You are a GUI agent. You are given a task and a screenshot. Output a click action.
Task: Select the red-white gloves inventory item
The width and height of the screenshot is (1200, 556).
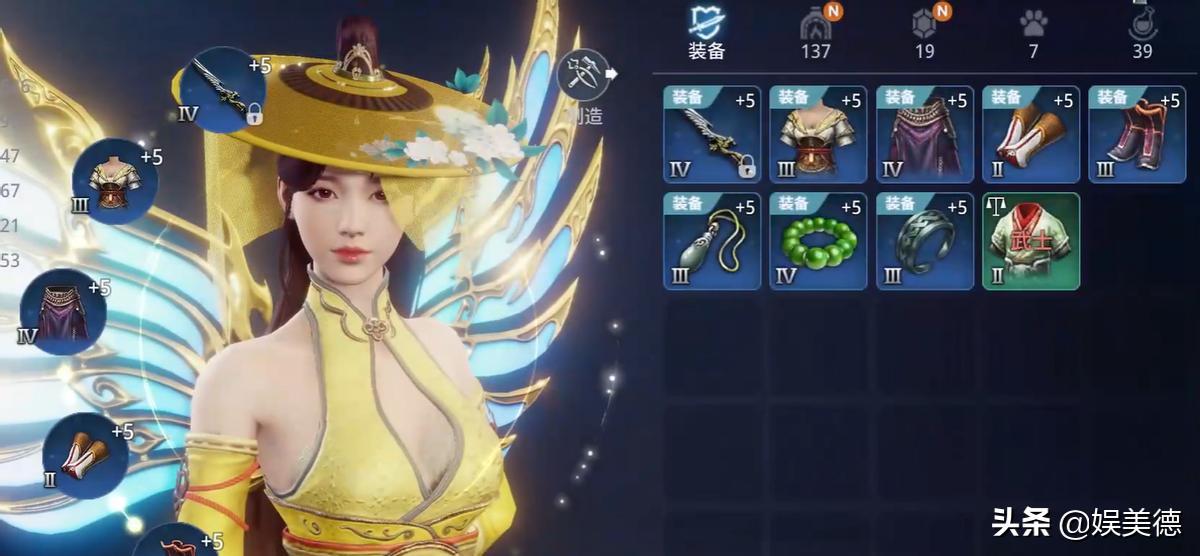(x=1031, y=134)
